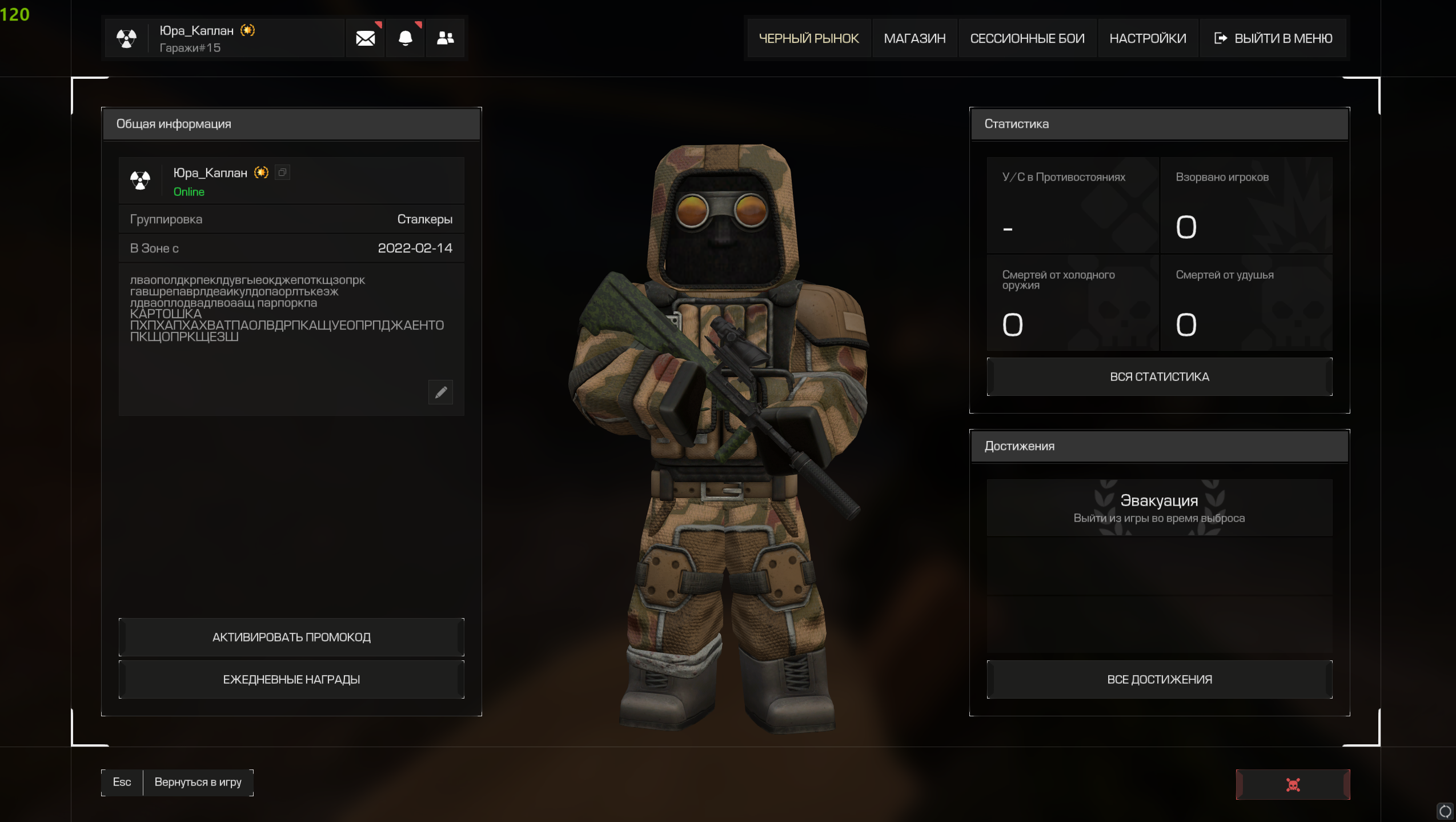Open the Настройки settings
1456x822 pixels.
pos(1148,38)
